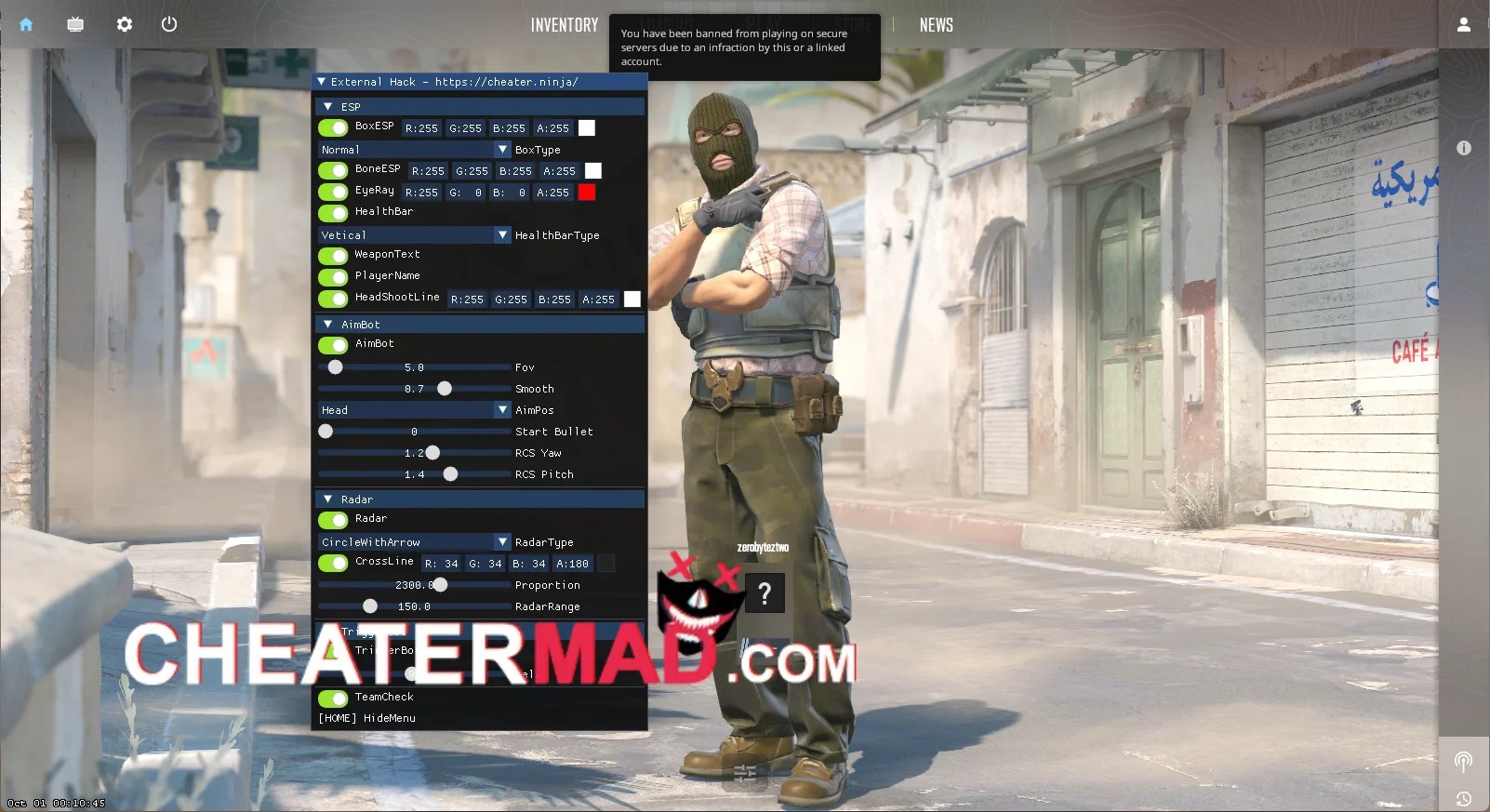The width and height of the screenshot is (1490, 812).
Task: Open the BoxType dropdown showing Normal
Action: (x=414, y=149)
